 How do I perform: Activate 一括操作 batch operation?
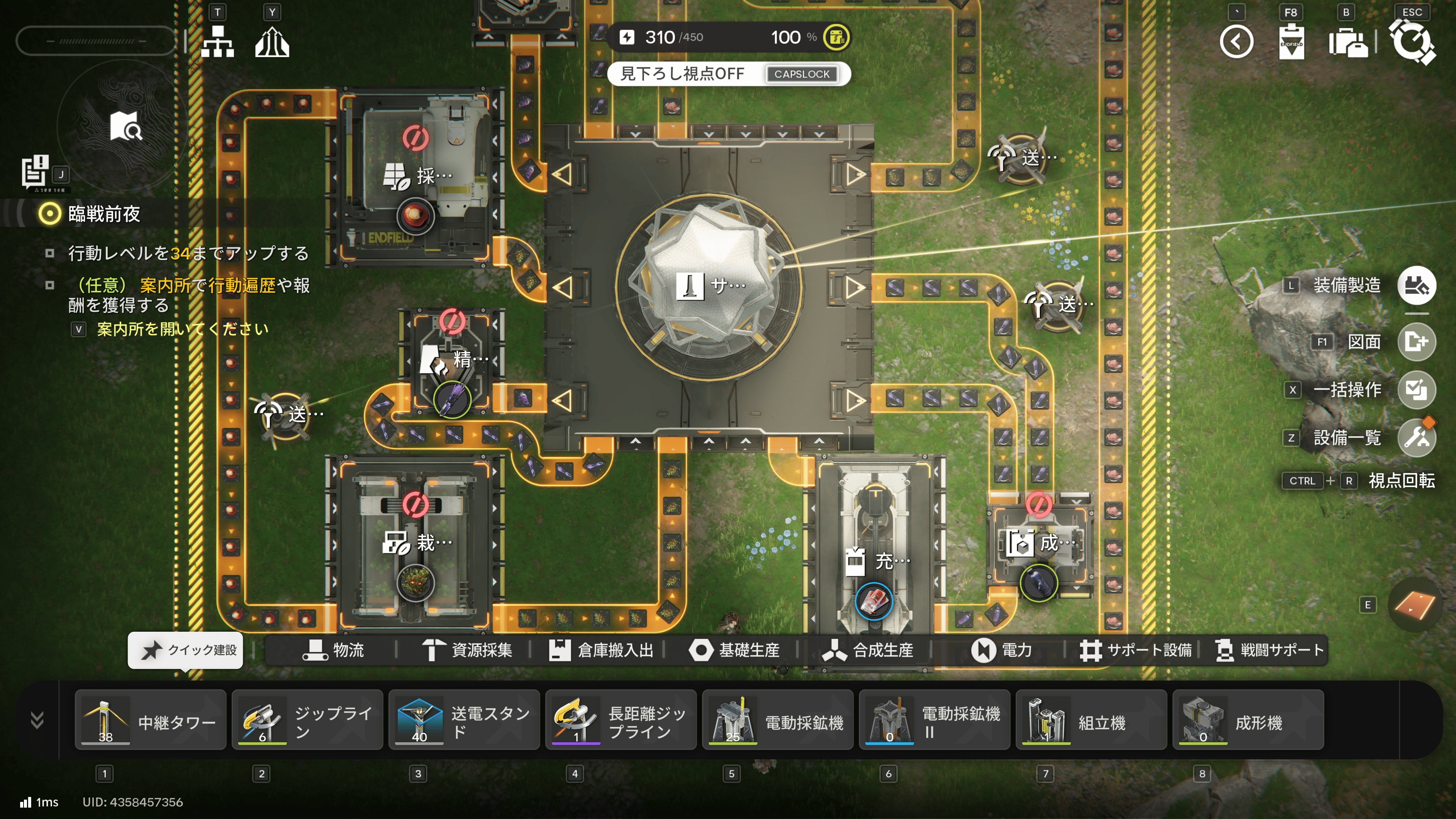point(1416,390)
